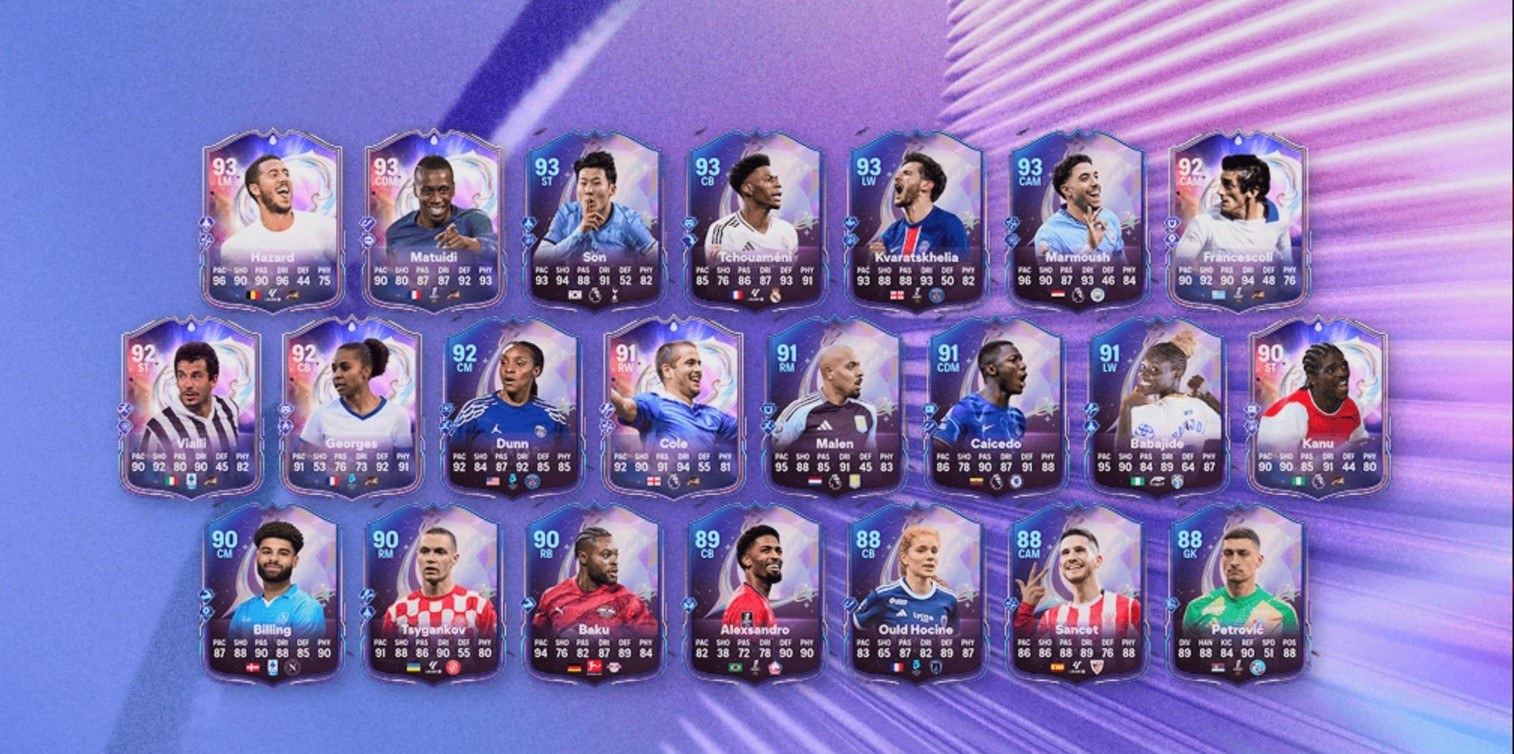Select the Malen RM card
Screen dimensions: 1514x754
pos(834,407)
